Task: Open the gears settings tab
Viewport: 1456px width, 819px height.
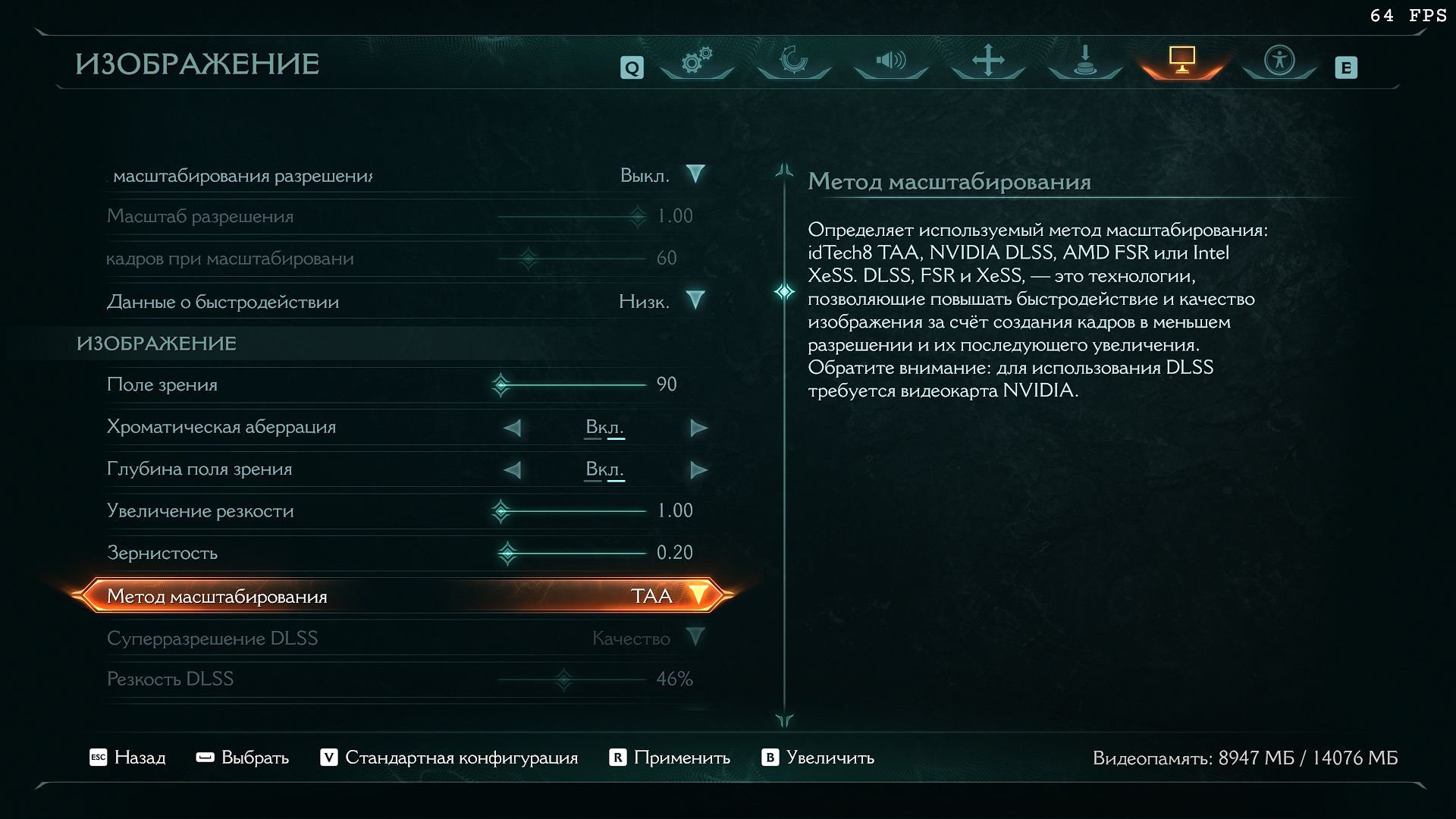Action: [696, 61]
